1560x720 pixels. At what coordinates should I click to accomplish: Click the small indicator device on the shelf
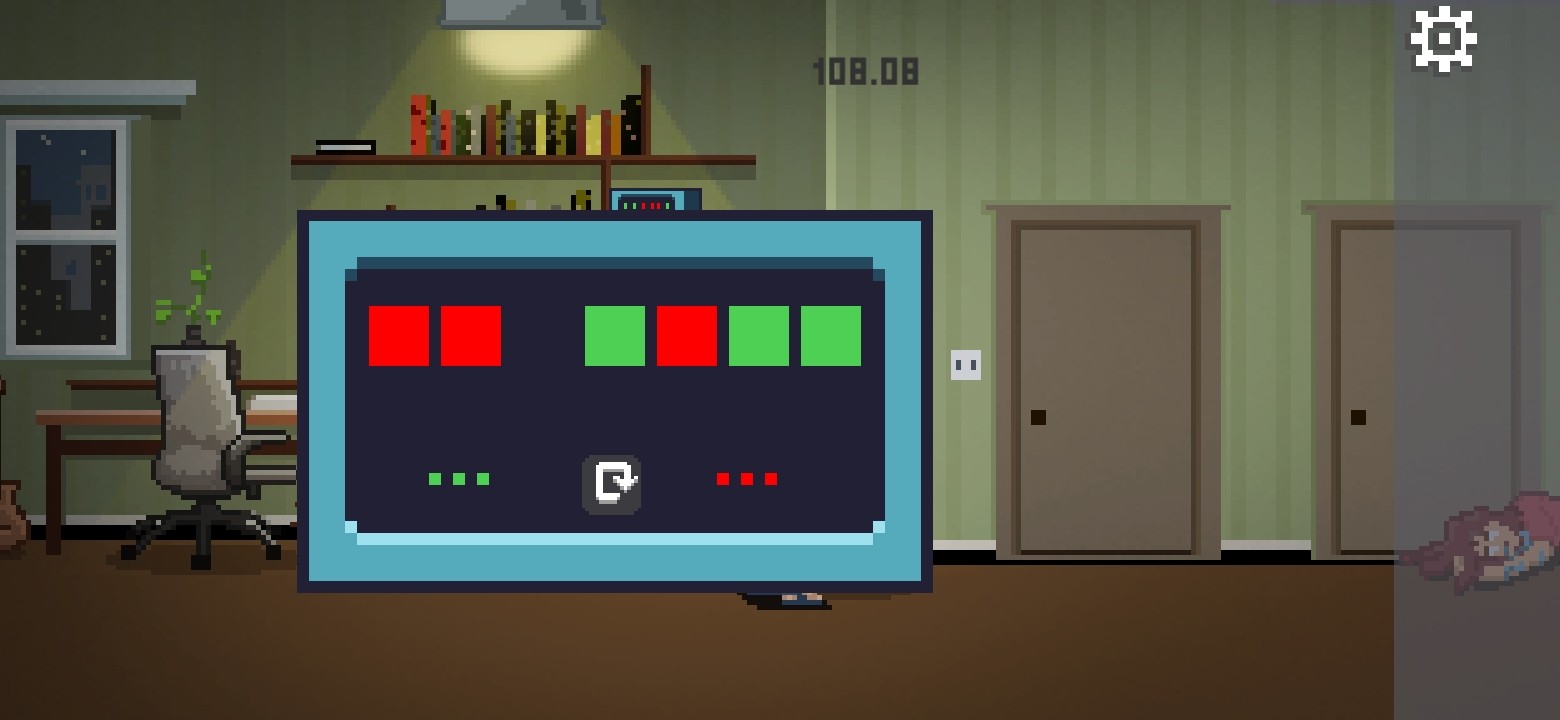(648, 202)
